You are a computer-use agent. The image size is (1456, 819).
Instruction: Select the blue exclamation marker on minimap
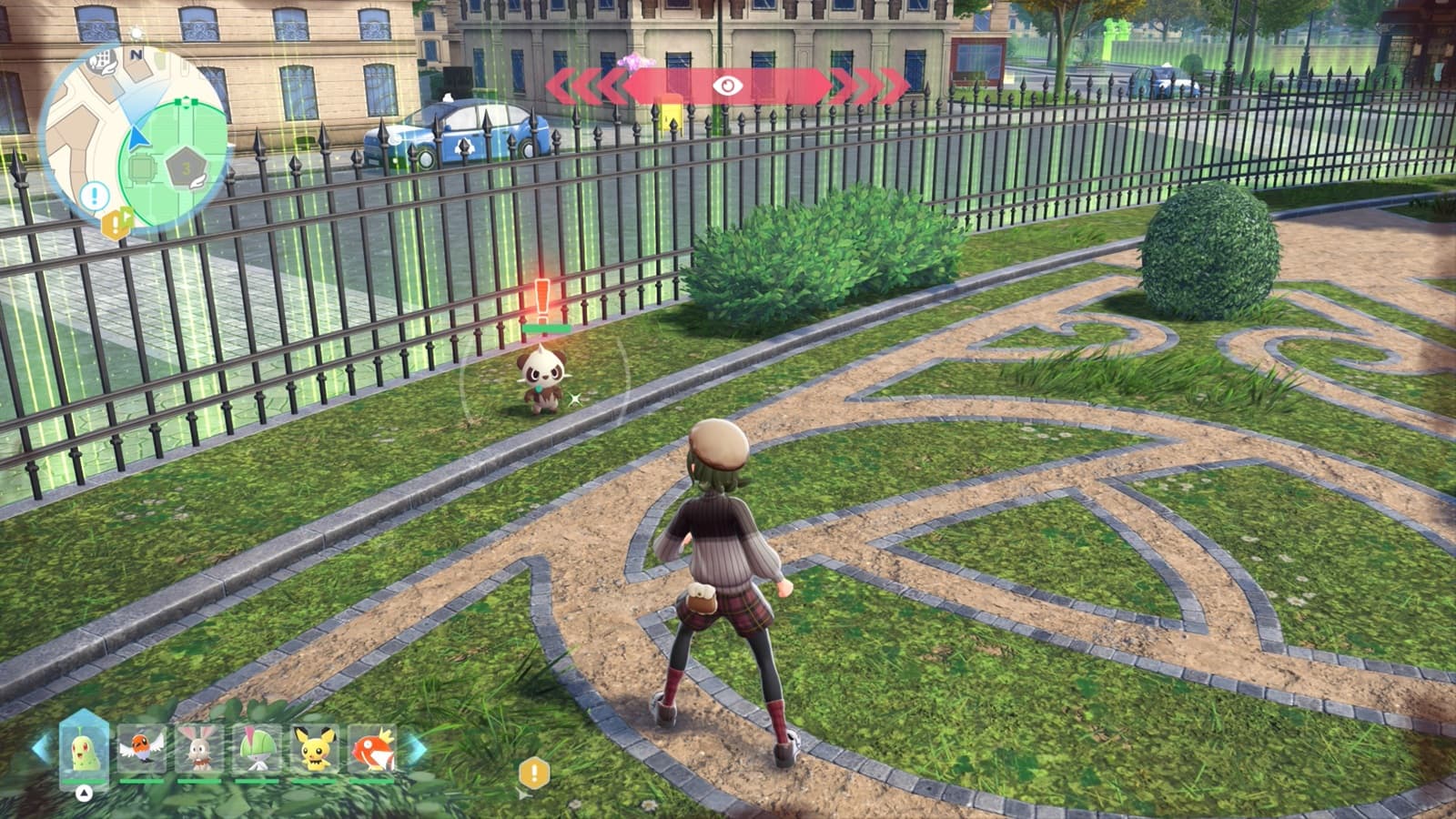94,195
